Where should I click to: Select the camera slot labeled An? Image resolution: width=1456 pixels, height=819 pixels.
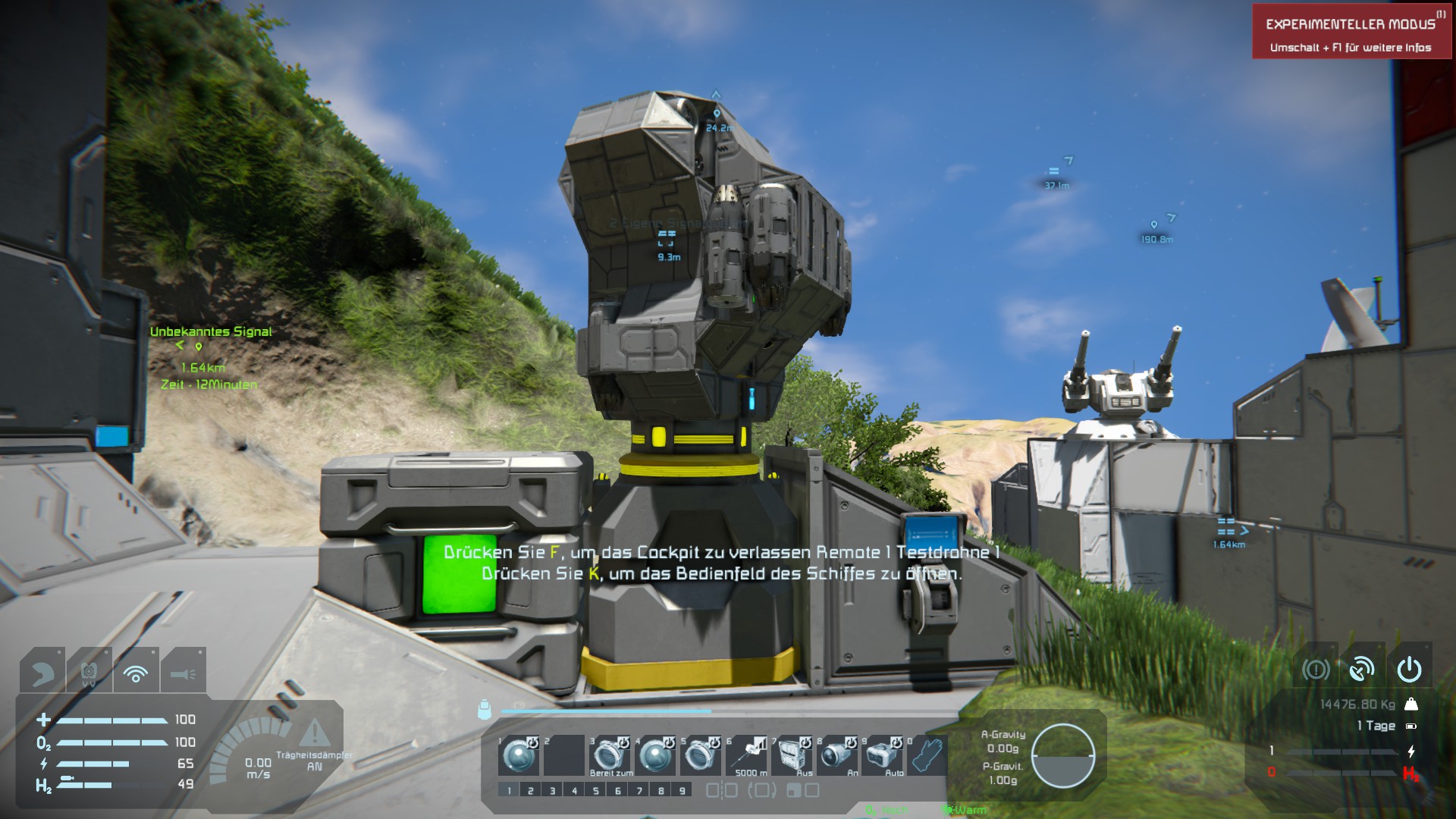coord(837,755)
